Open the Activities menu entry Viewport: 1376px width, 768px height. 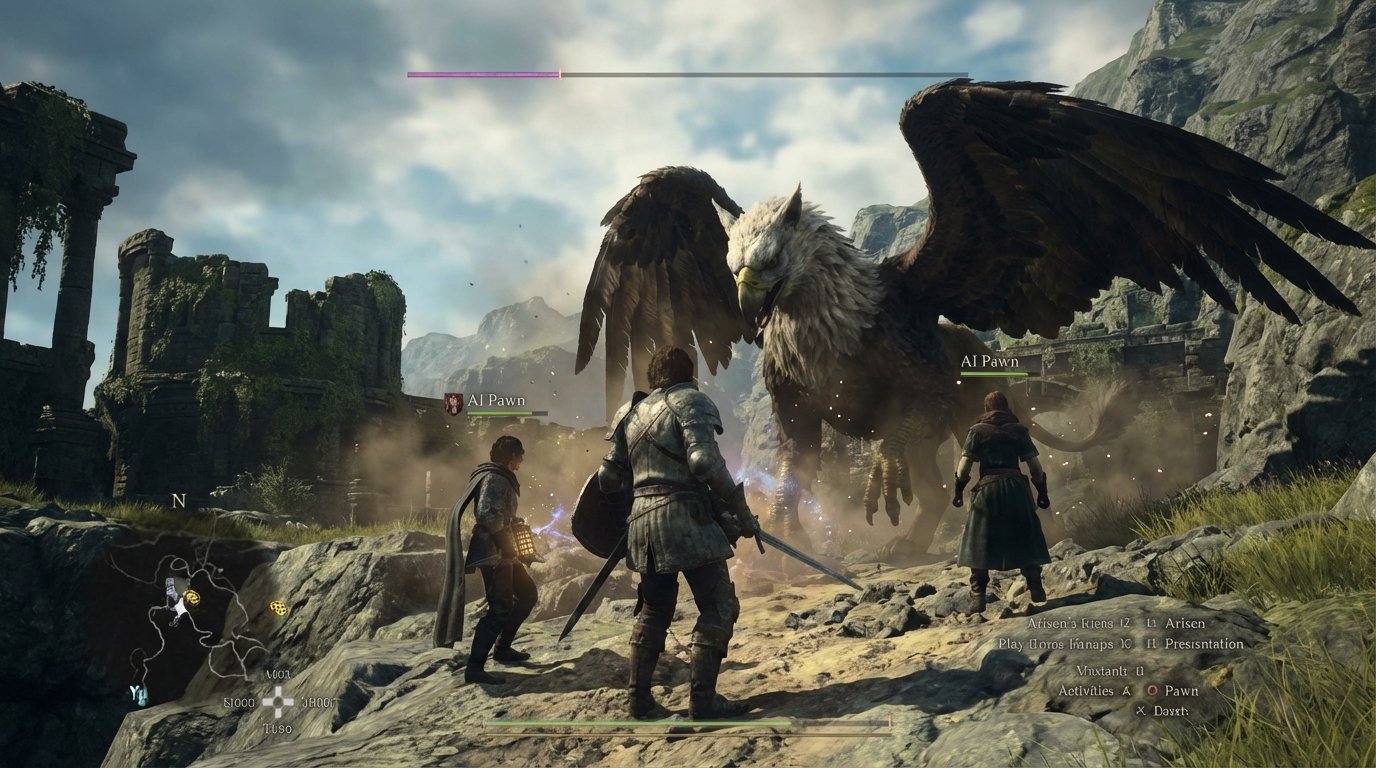pos(1086,690)
